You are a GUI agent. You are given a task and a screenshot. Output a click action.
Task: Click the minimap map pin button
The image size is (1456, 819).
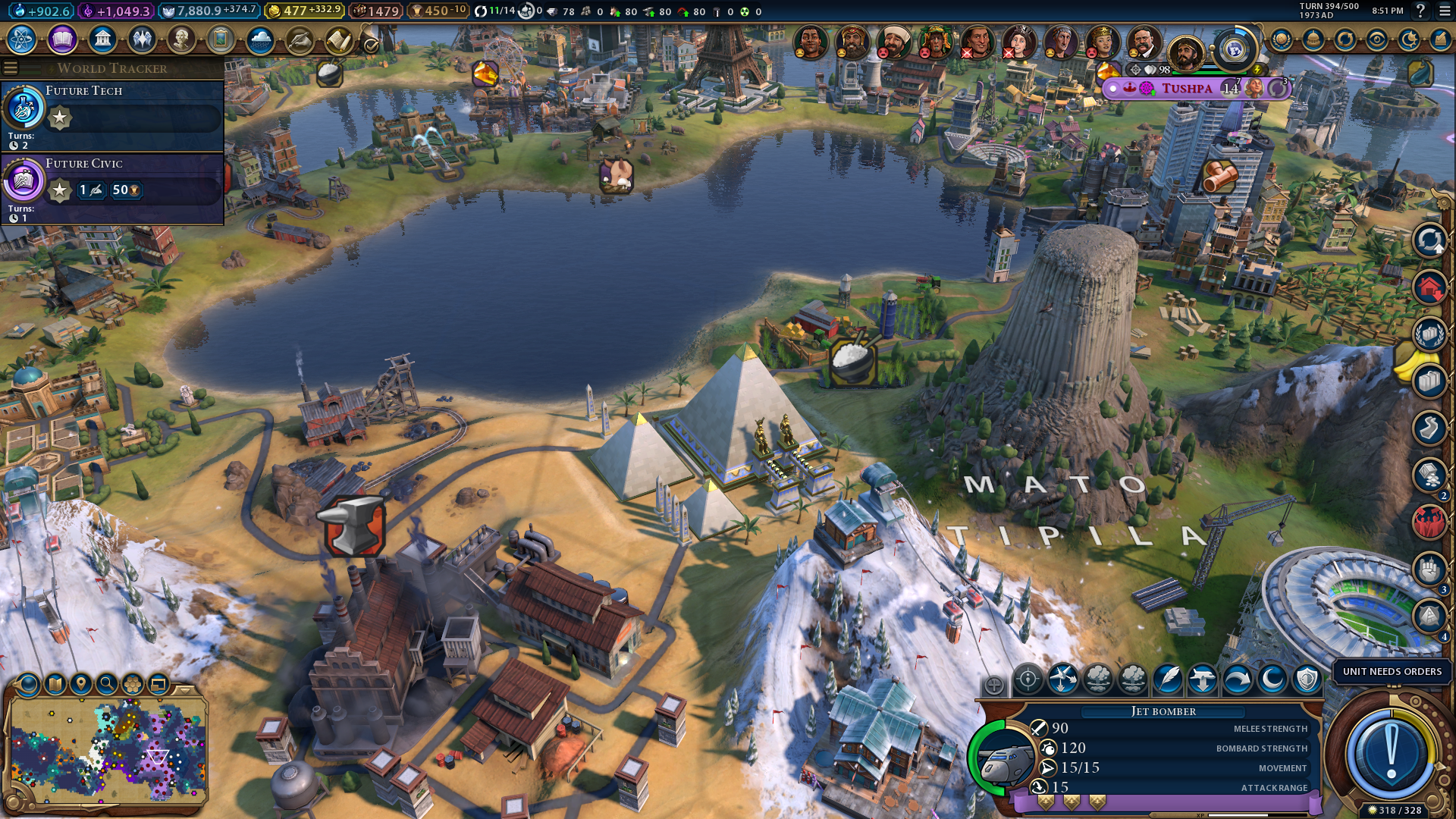click(81, 685)
